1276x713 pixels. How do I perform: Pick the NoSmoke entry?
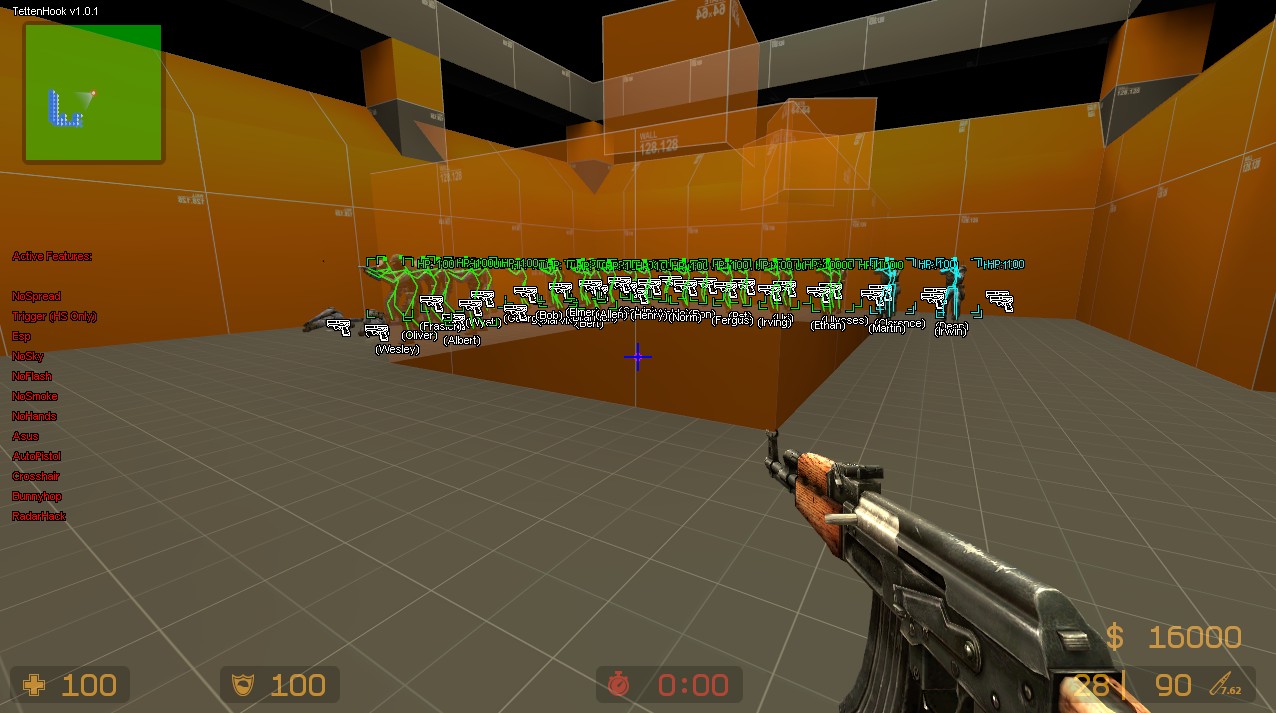[x=35, y=396]
